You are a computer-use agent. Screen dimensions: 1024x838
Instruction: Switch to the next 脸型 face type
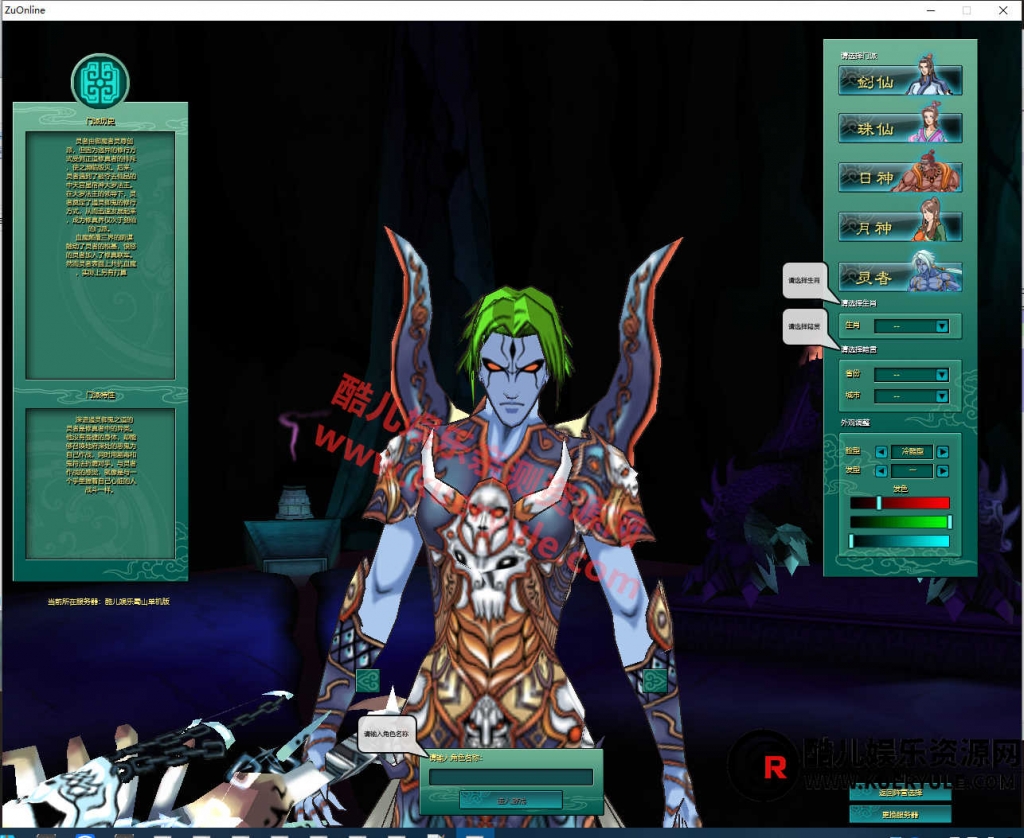[x=942, y=452]
